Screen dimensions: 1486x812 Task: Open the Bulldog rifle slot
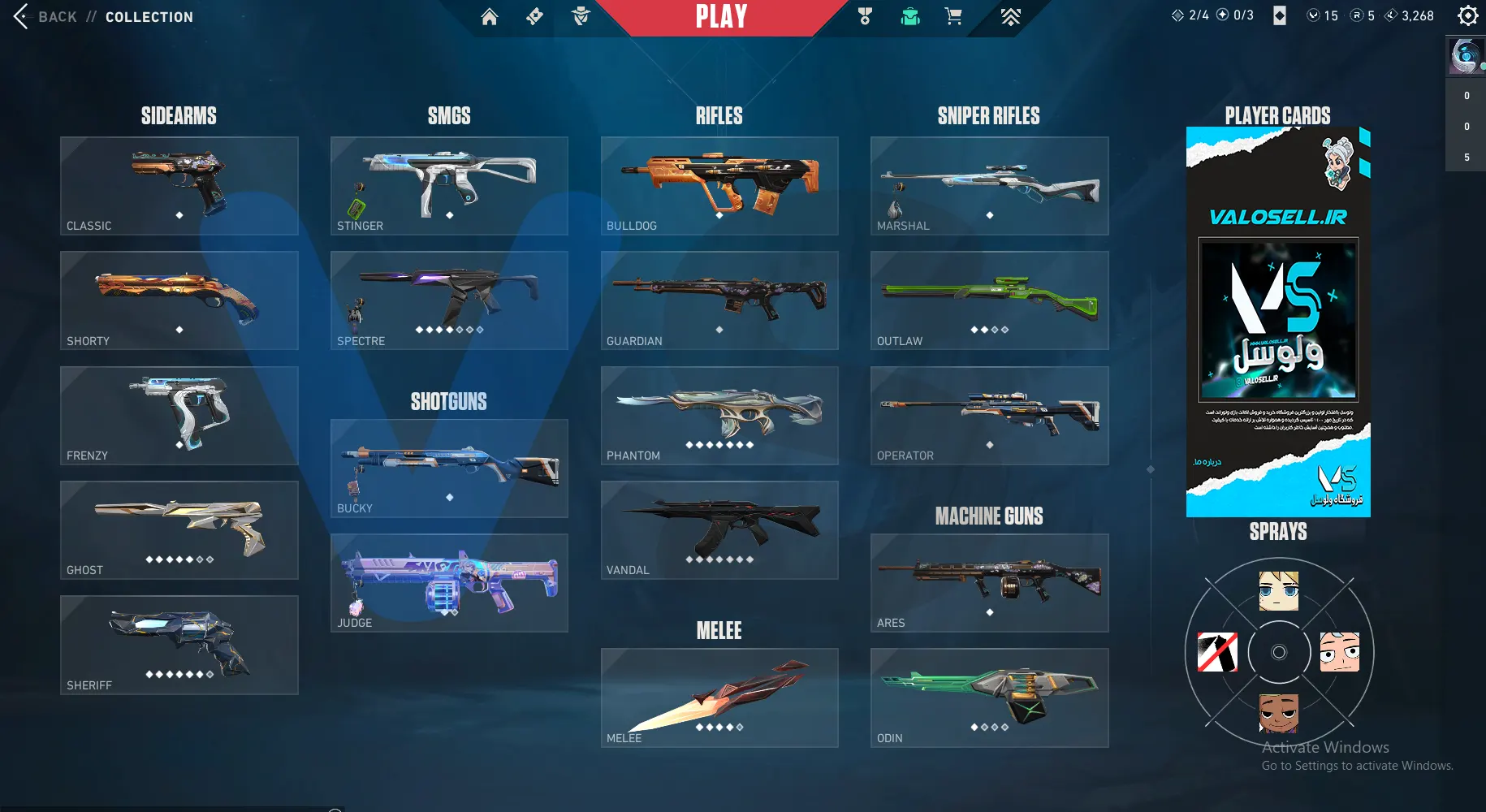[719, 186]
